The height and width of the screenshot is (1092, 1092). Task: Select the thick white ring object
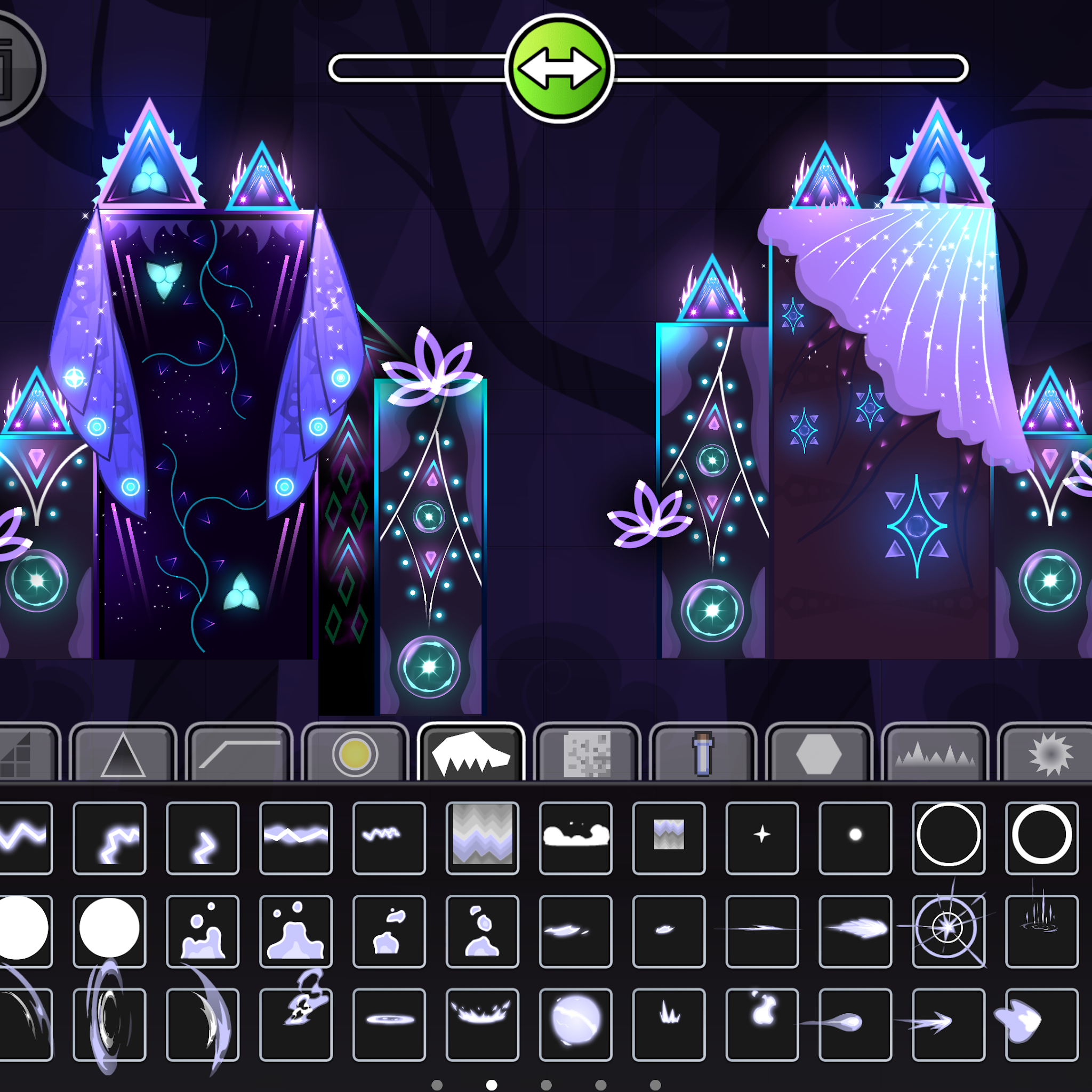1042,838
